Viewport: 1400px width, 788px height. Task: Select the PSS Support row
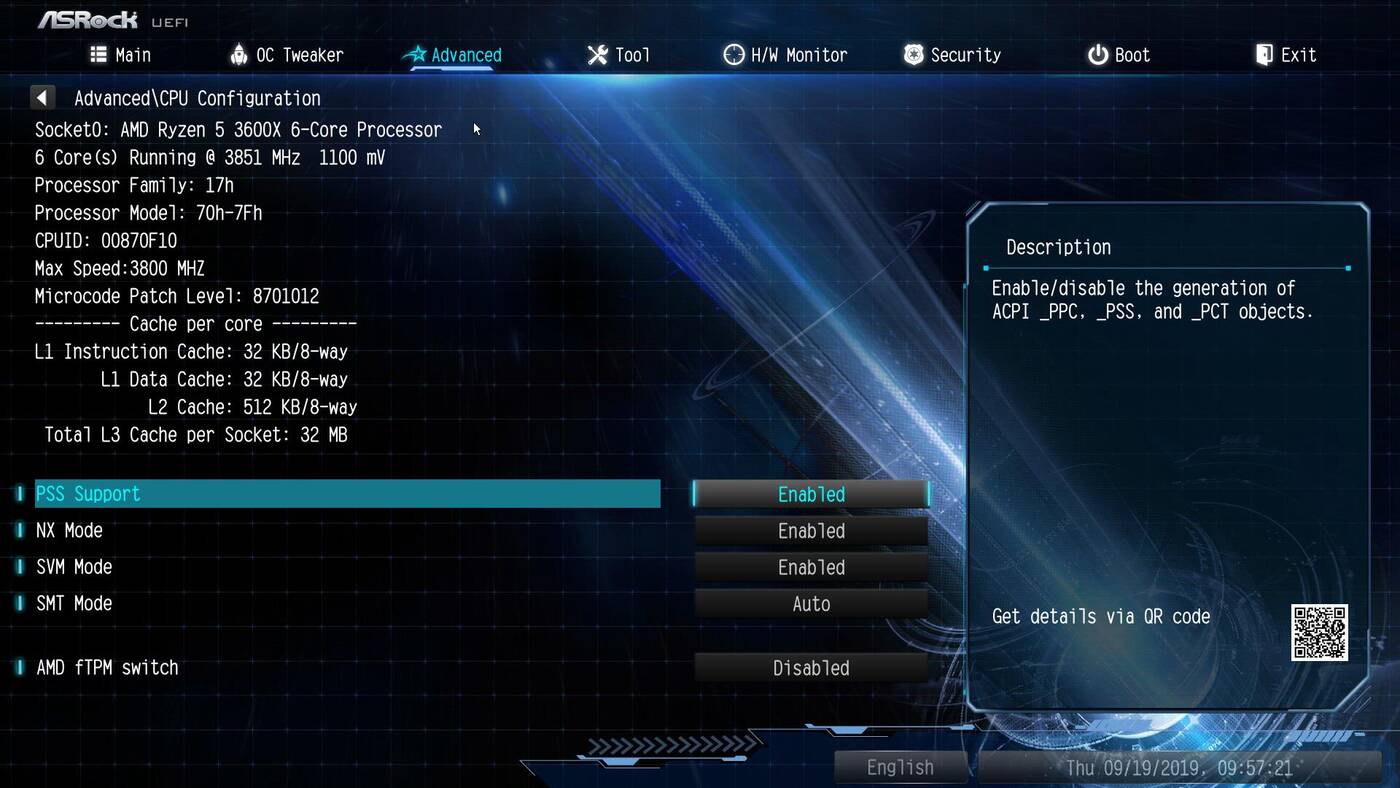tap(347, 494)
